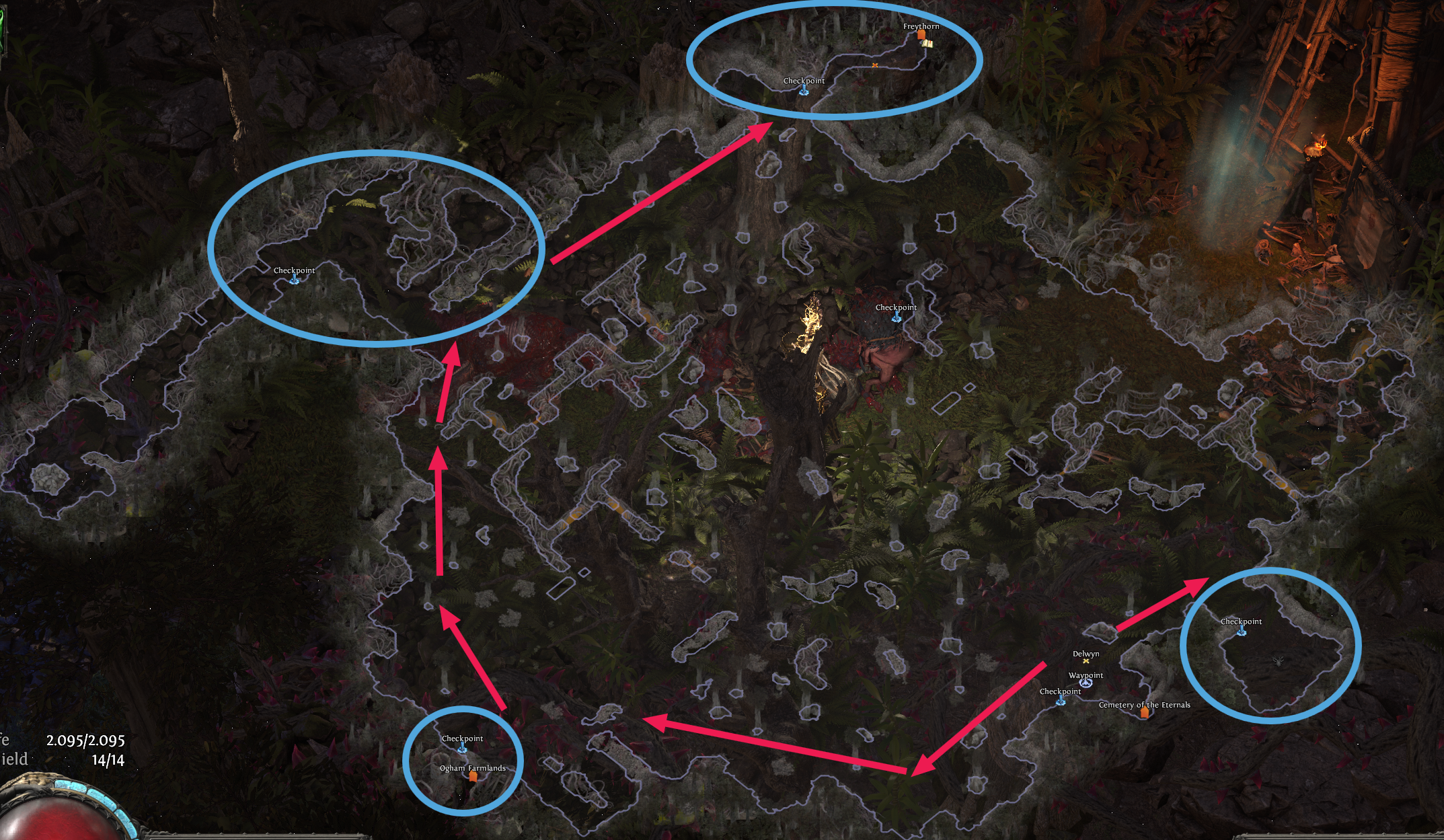Select the Waypoint icon near Delwyn
This screenshot has height=840, width=1444.
coord(1086,685)
